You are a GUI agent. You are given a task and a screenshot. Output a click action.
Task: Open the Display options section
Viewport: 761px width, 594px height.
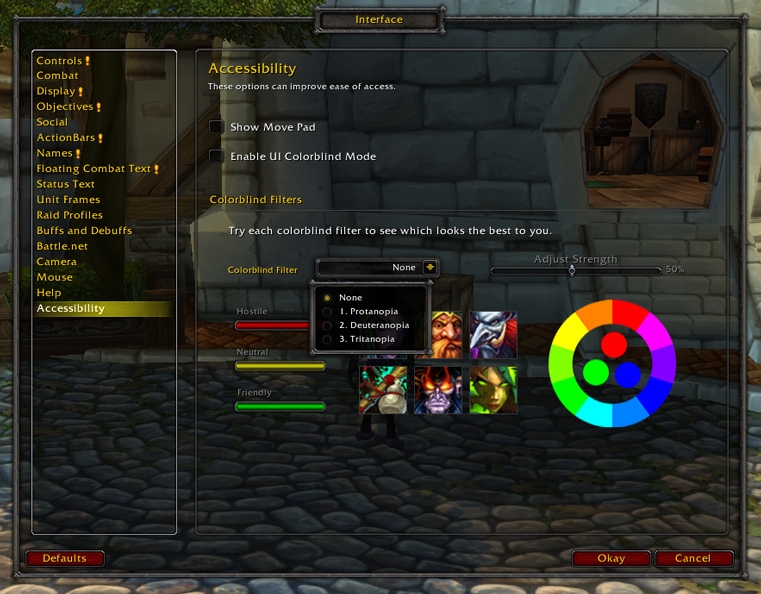click(x=56, y=91)
